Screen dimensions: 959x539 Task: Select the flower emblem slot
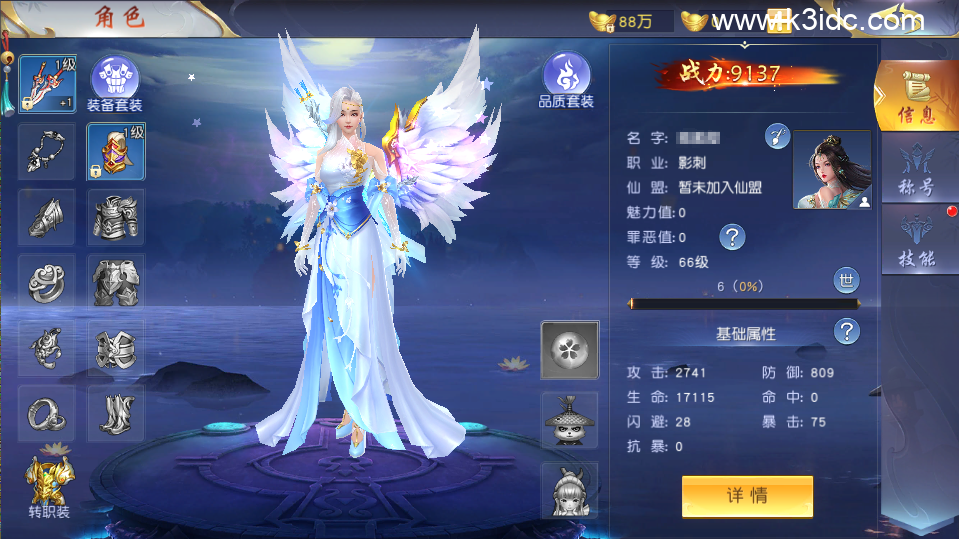[570, 350]
